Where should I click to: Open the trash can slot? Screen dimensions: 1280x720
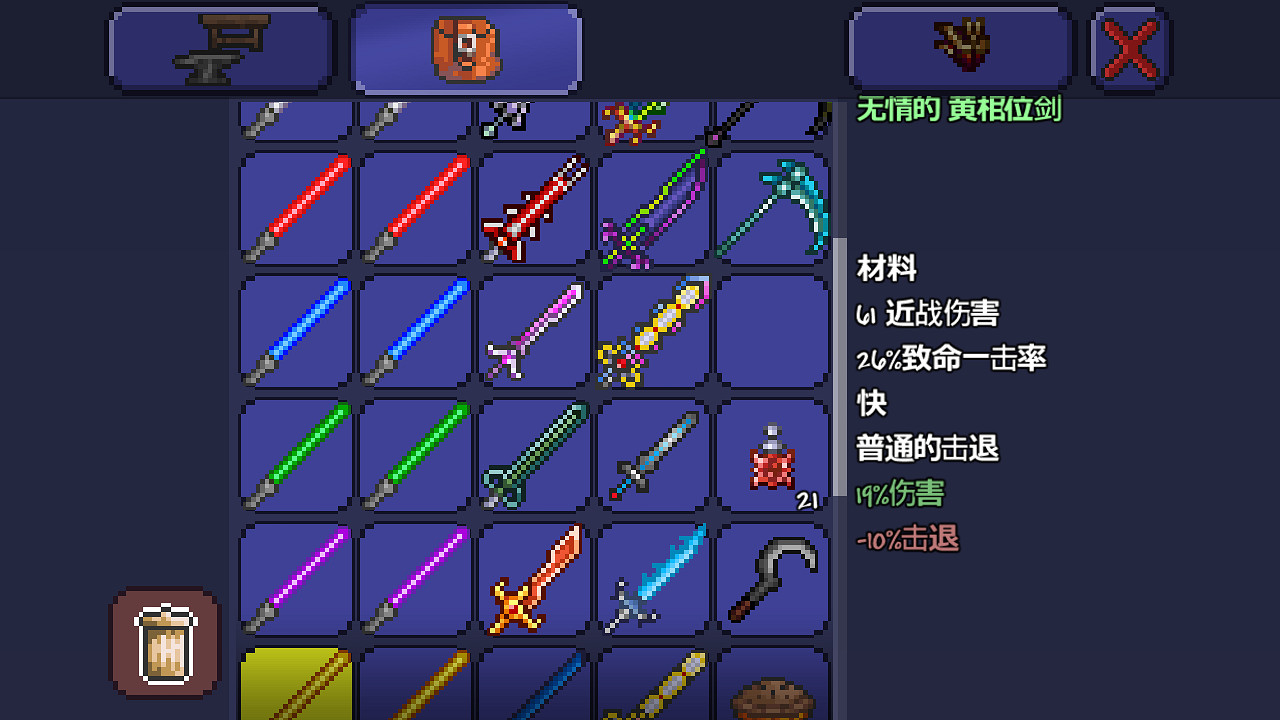163,641
